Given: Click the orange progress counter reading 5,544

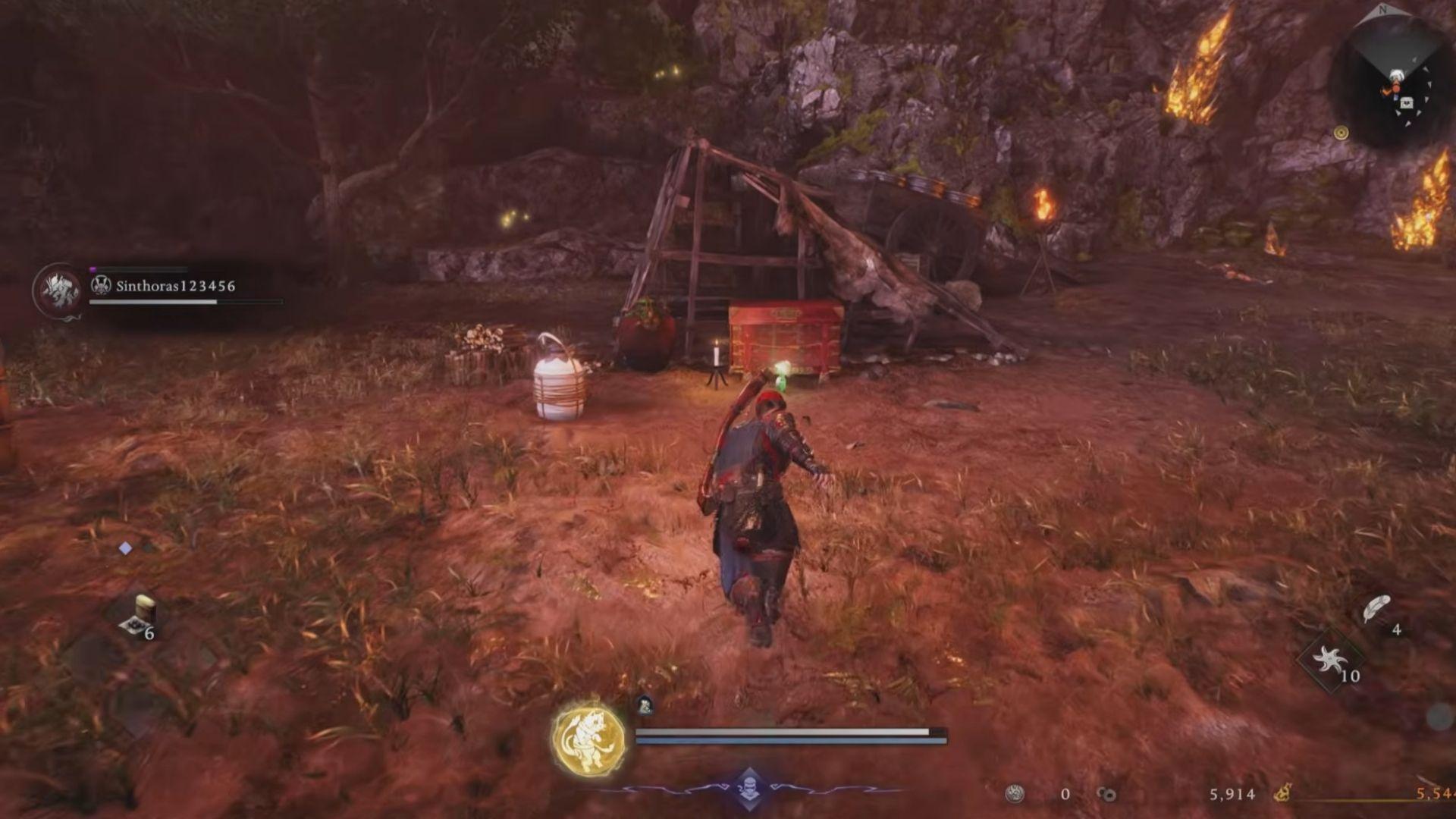Looking at the screenshot, I should click(x=1432, y=794).
